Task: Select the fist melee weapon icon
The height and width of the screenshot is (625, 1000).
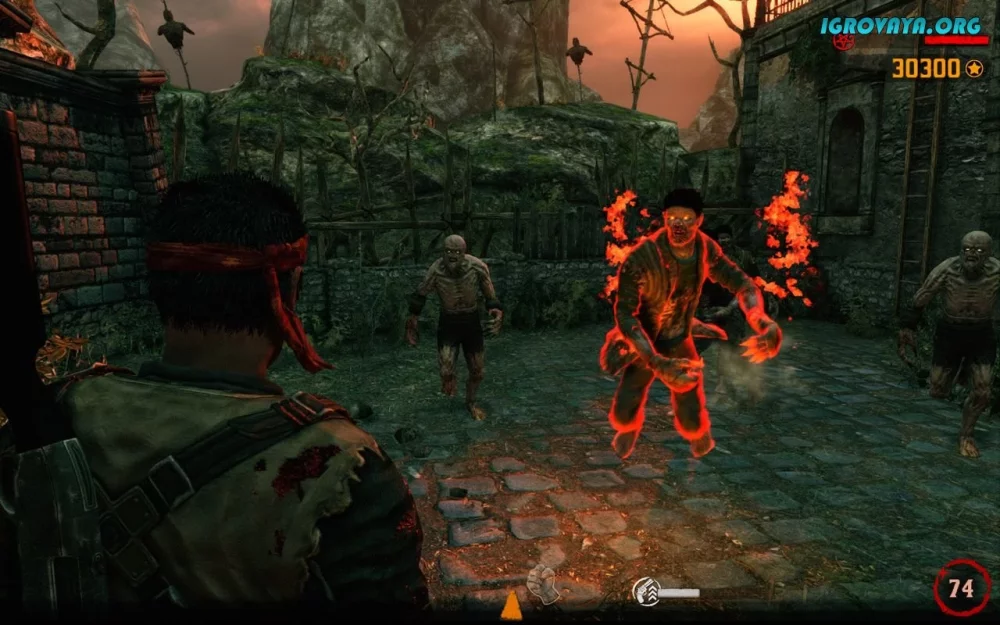Action: [543, 584]
